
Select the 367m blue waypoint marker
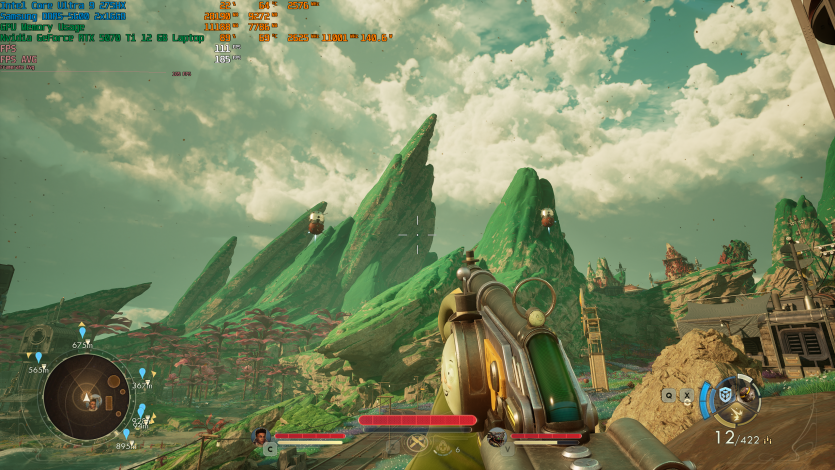click(142, 373)
